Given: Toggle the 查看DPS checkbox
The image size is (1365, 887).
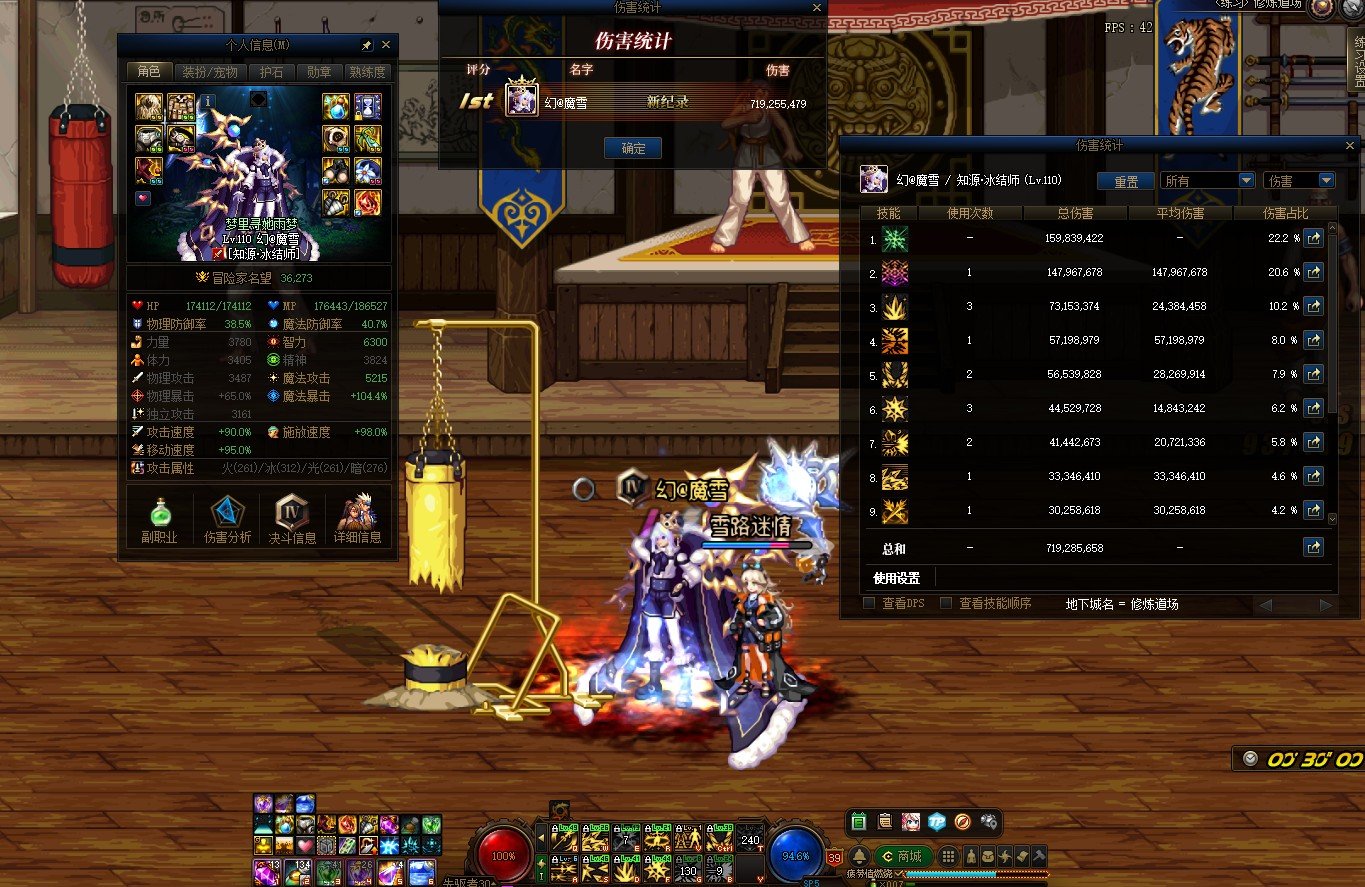Looking at the screenshot, I should tap(869, 603).
